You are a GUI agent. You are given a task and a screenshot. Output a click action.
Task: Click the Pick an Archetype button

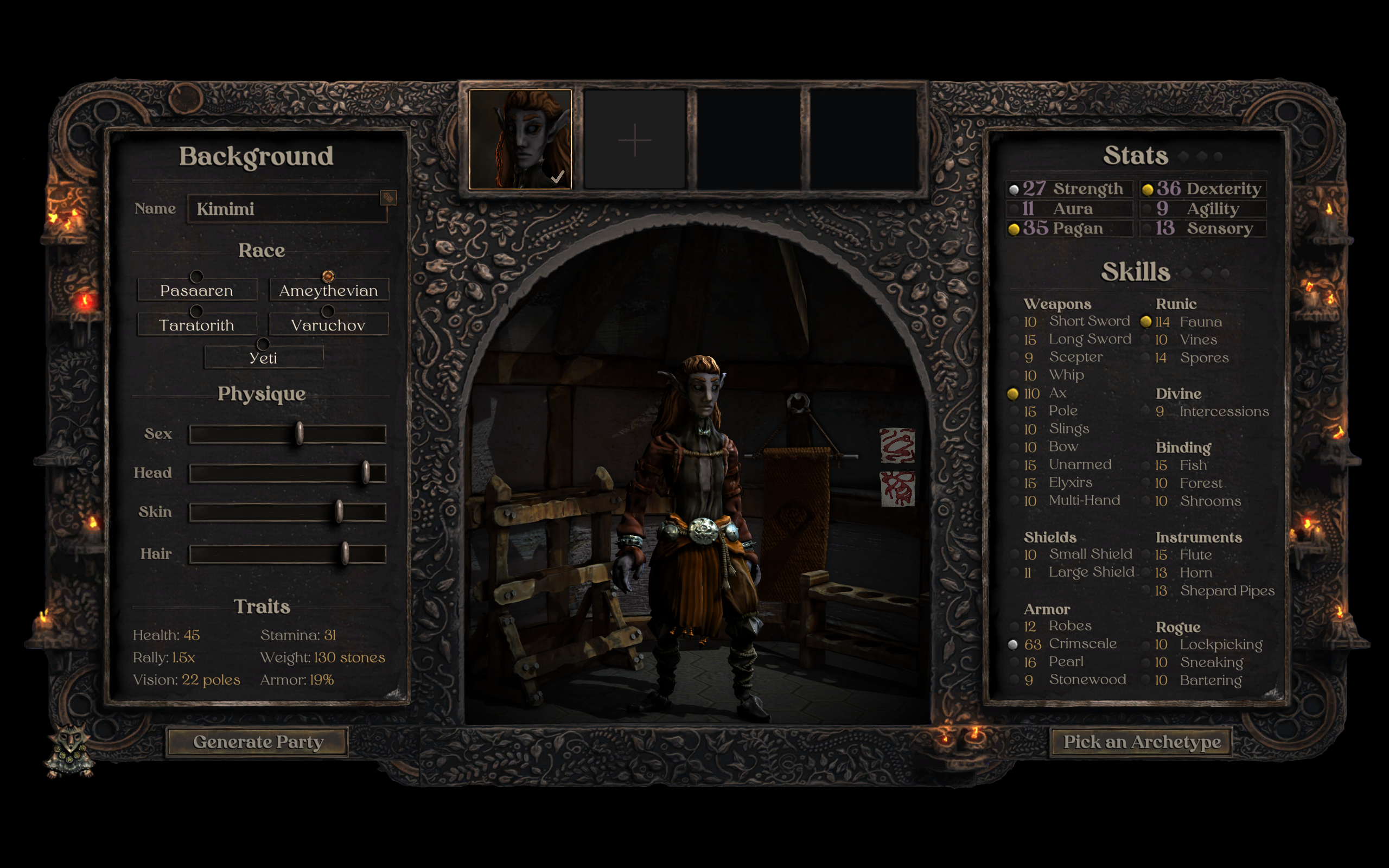click(x=1142, y=742)
